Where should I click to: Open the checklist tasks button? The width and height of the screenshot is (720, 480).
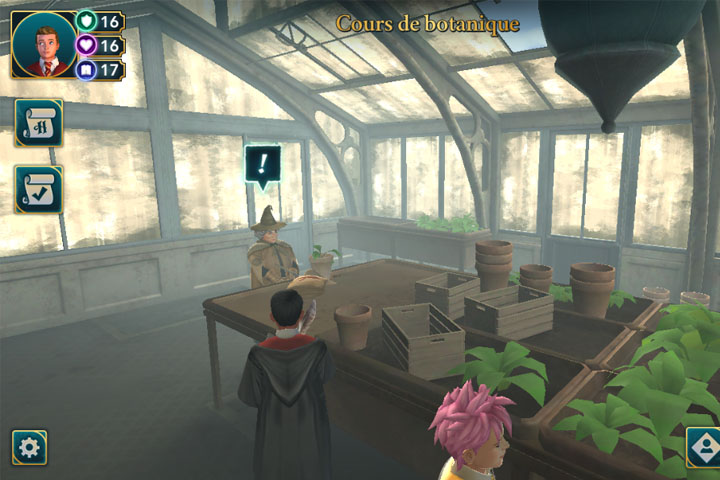38,189
